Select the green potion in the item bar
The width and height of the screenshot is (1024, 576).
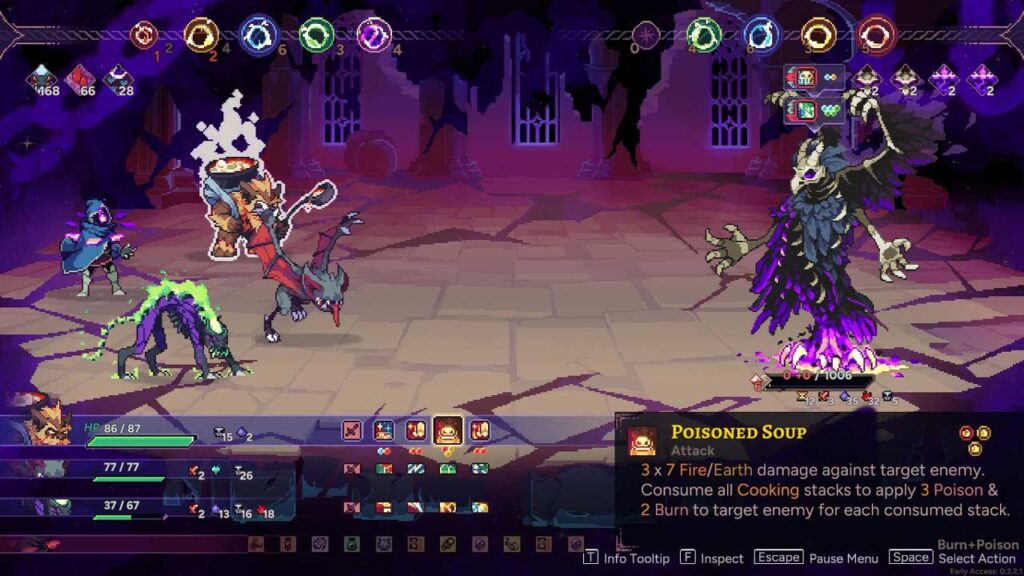351,544
